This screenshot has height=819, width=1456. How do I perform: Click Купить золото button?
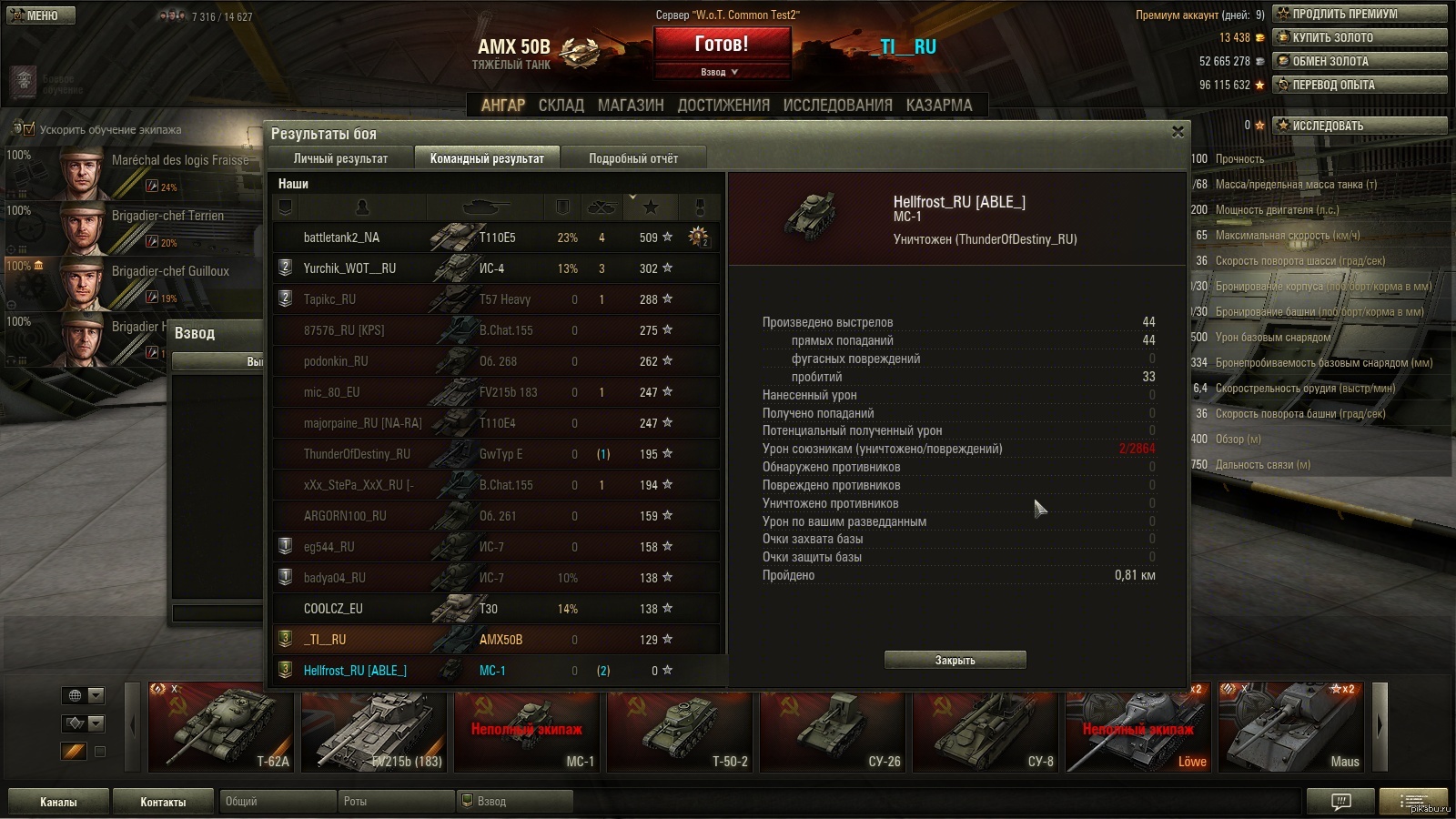point(1360,37)
